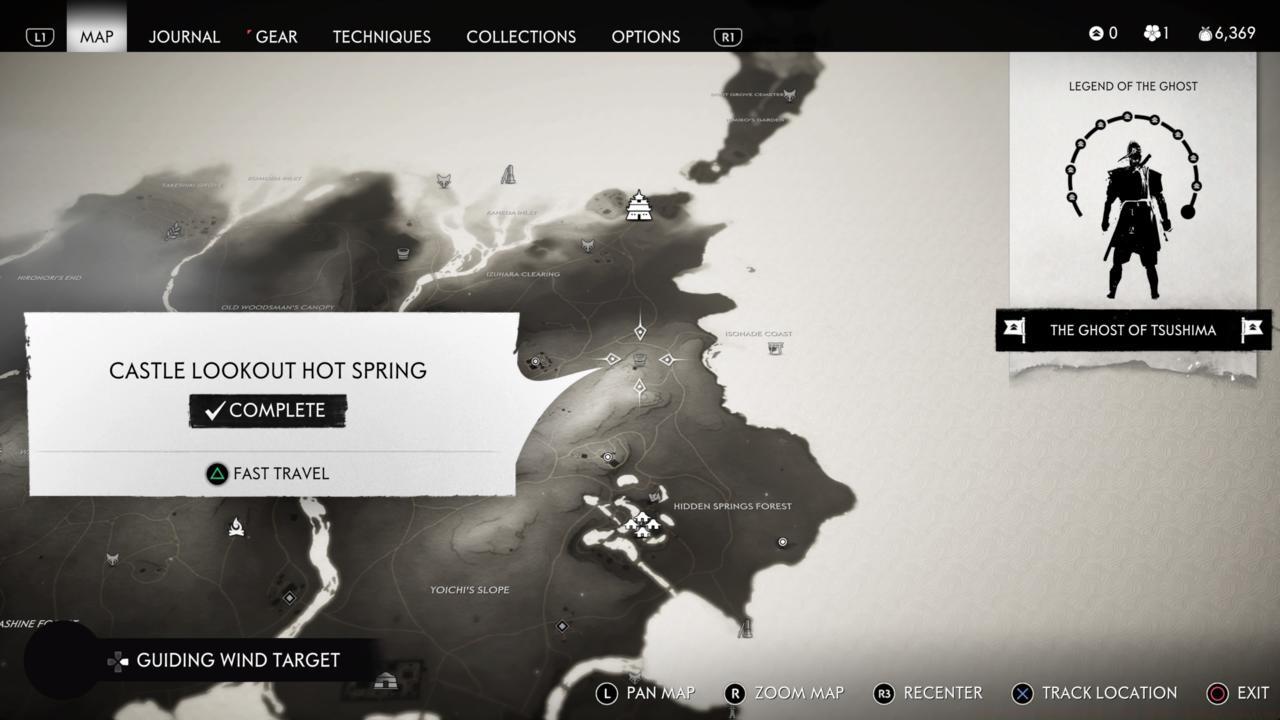The width and height of the screenshot is (1280, 720).
Task: Pick the fox den marker near Izuhara Clearing
Action: 590,246
